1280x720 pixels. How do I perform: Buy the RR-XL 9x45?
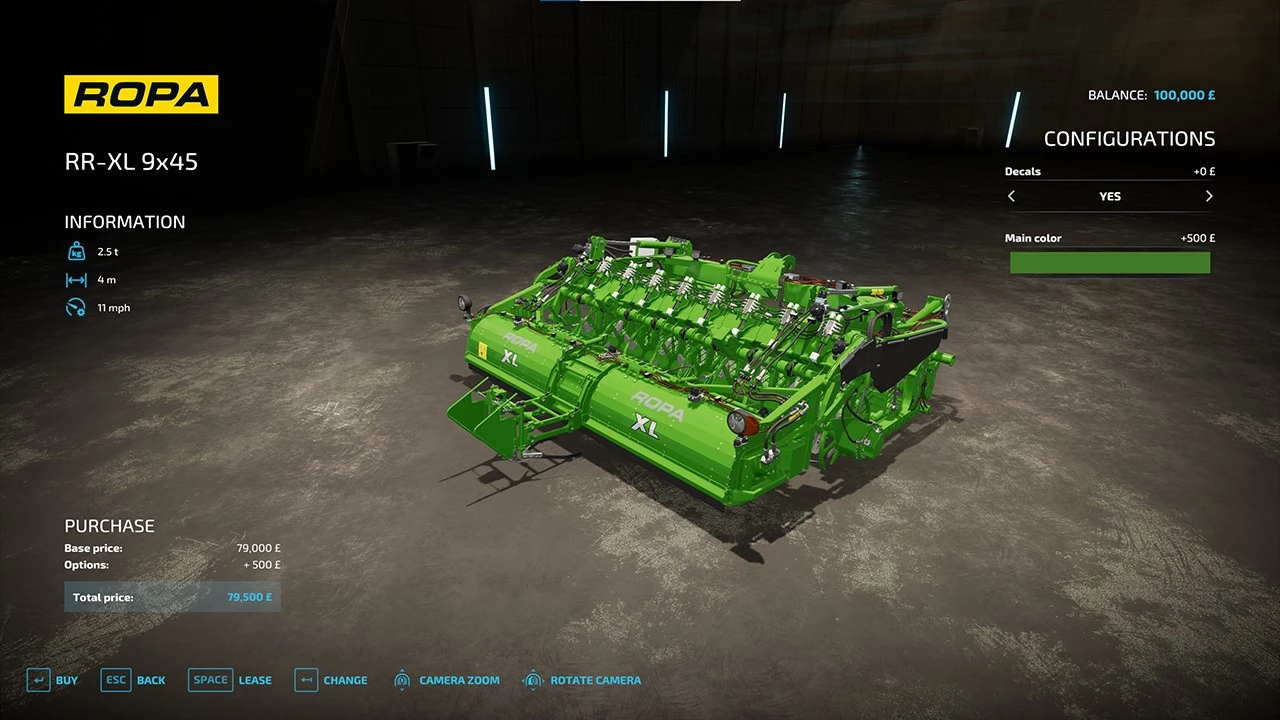[x=52, y=680]
